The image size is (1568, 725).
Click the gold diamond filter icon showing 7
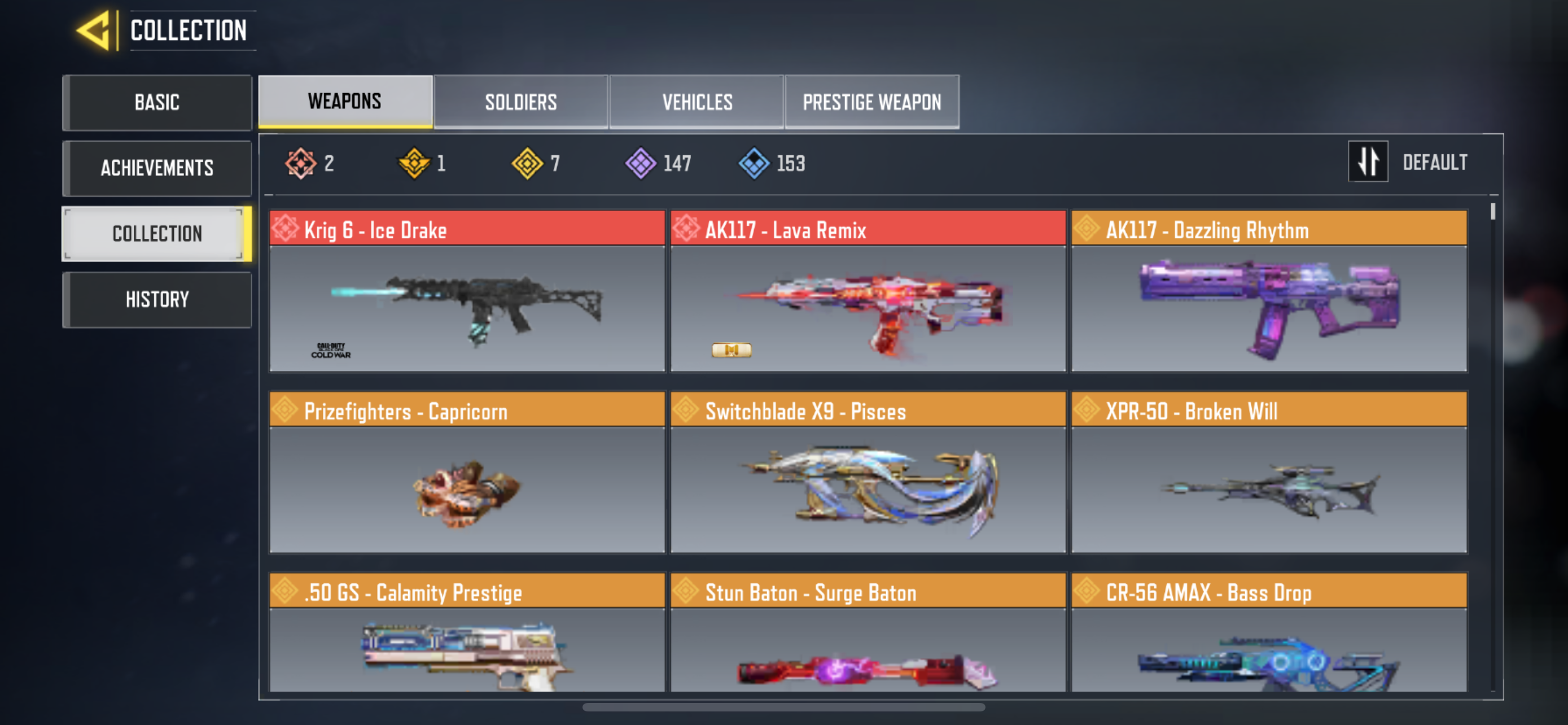tap(528, 163)
